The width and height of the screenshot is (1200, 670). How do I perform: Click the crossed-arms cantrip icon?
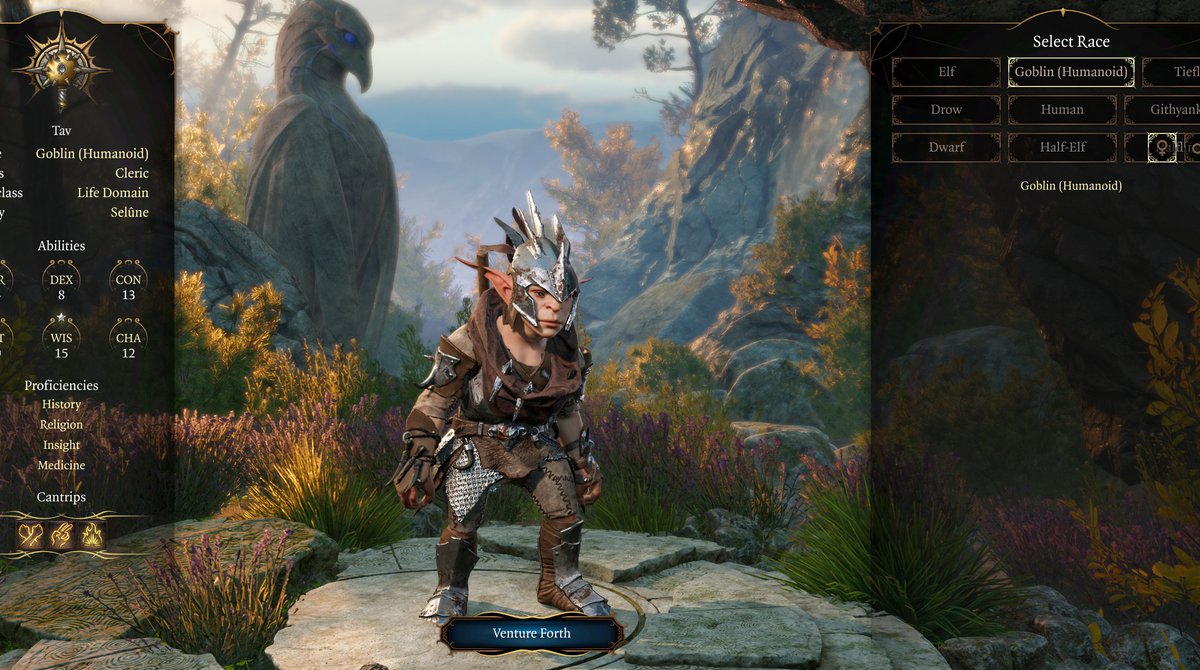[31, 535]
